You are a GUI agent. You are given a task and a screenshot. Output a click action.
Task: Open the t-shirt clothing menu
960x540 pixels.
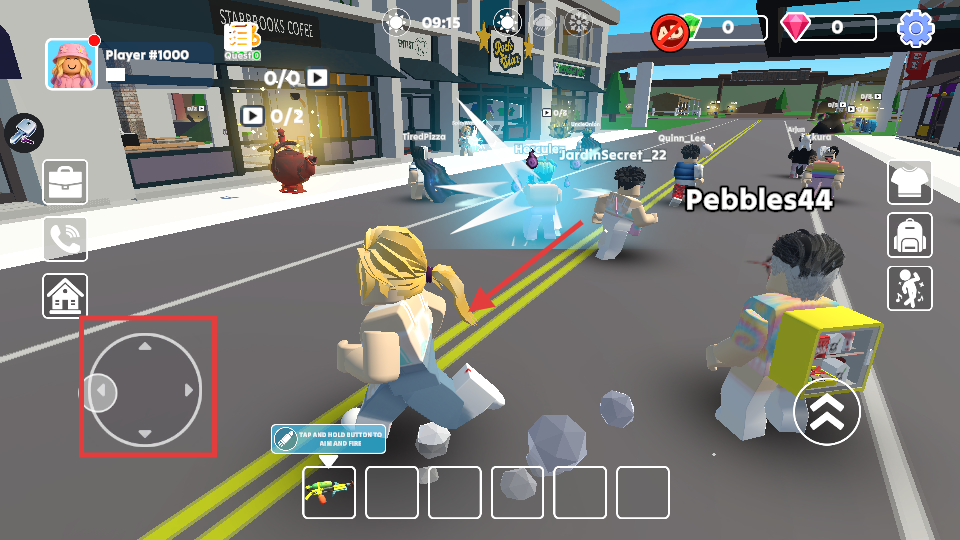[909, 182]
